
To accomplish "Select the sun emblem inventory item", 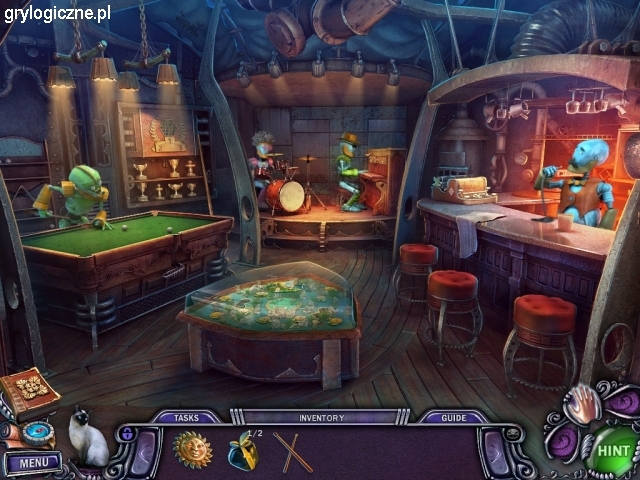I will click(x=192, y=450).
